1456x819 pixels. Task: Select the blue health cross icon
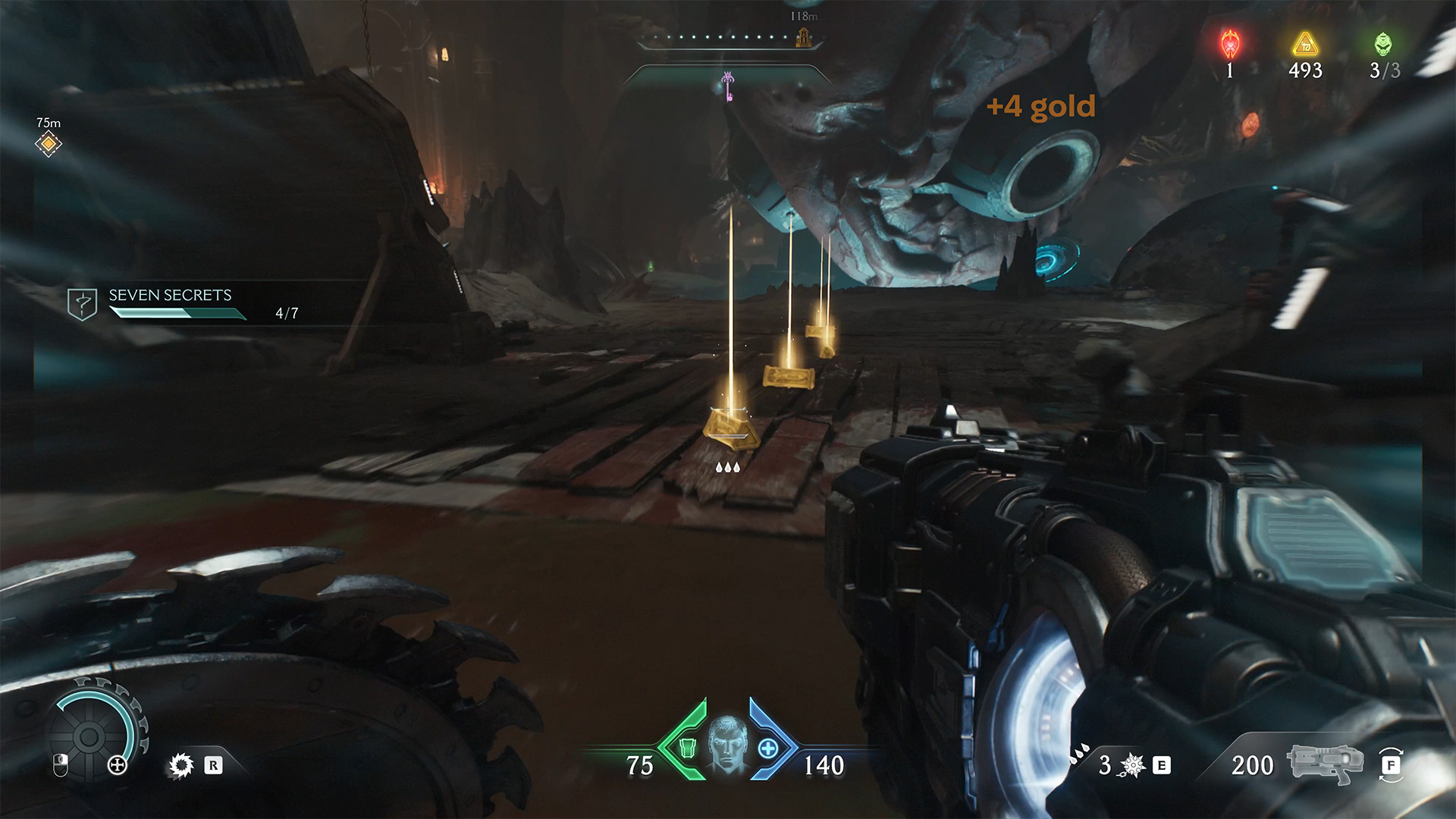point(768,748)
